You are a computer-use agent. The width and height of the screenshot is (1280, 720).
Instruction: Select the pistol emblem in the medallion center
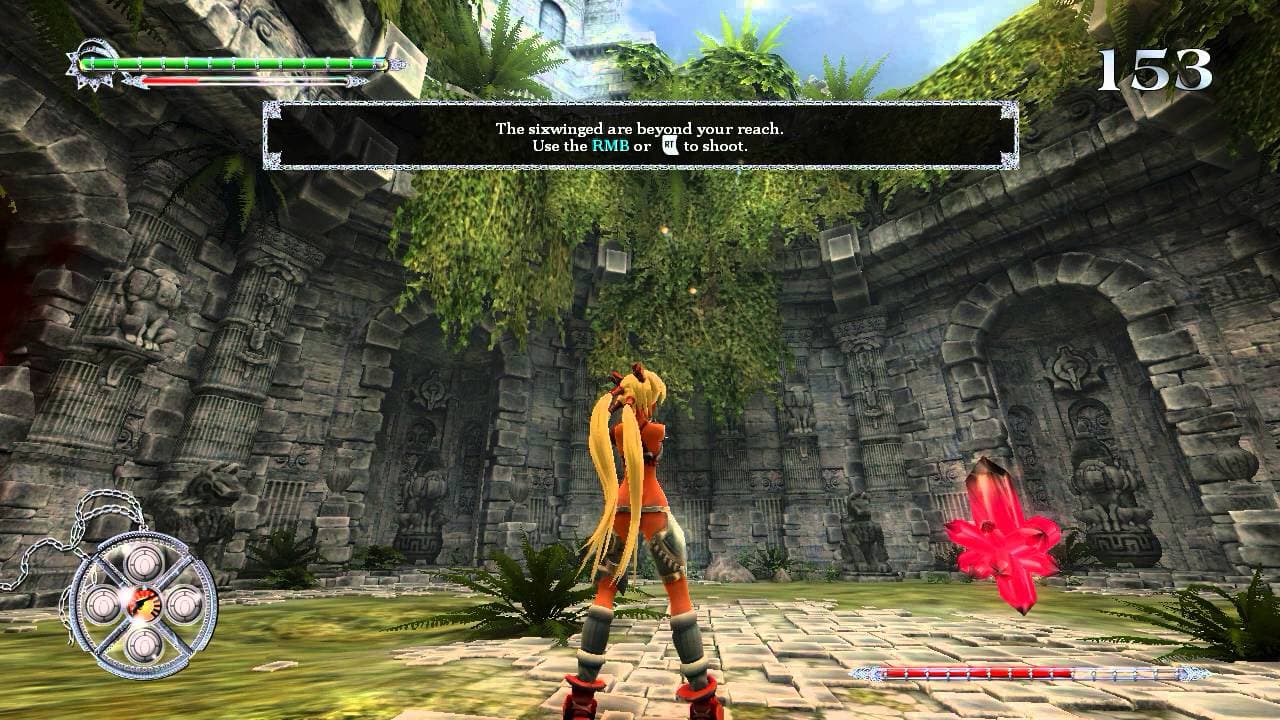(141, 601)
